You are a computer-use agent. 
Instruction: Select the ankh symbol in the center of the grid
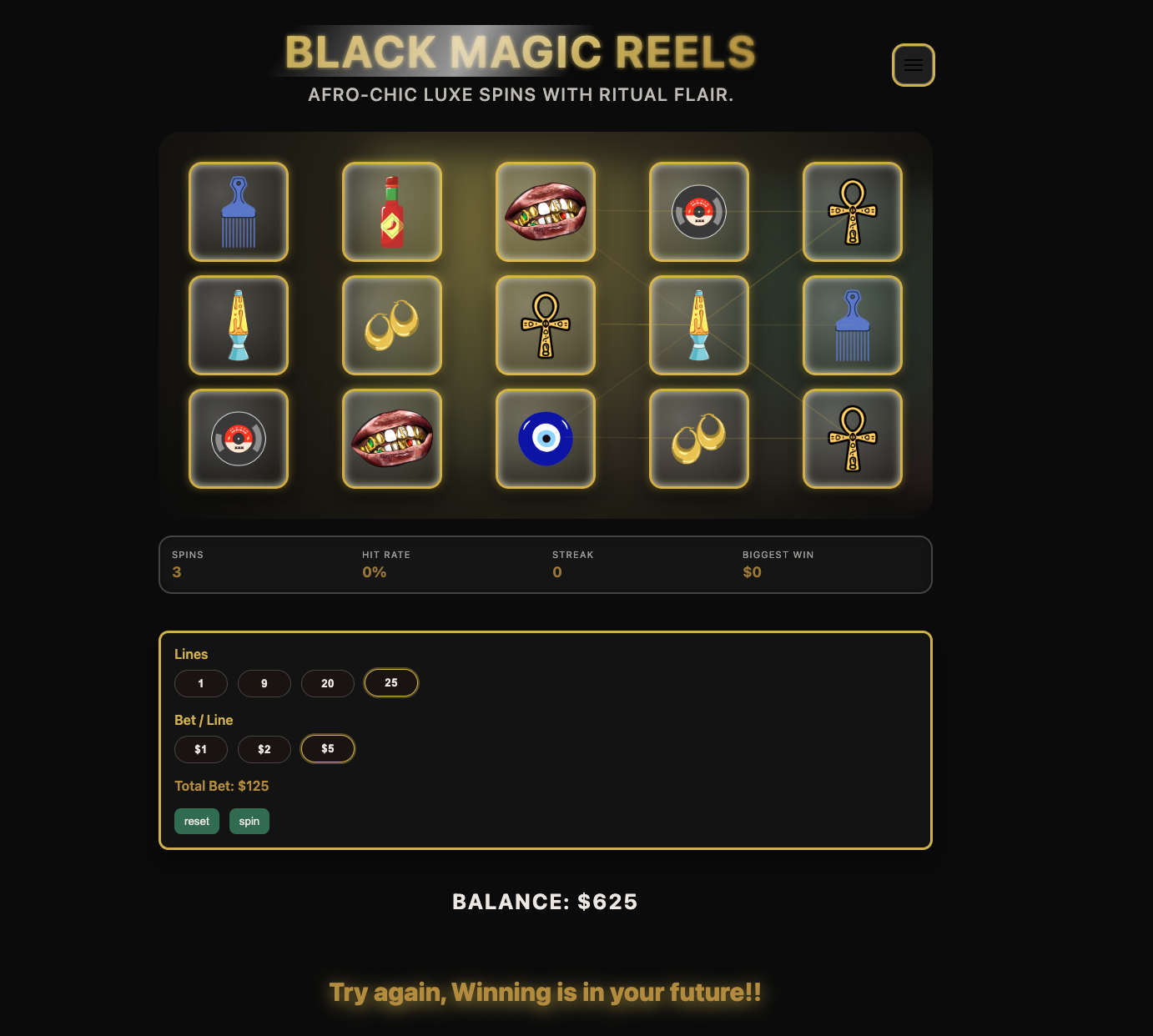click(546, 325)
